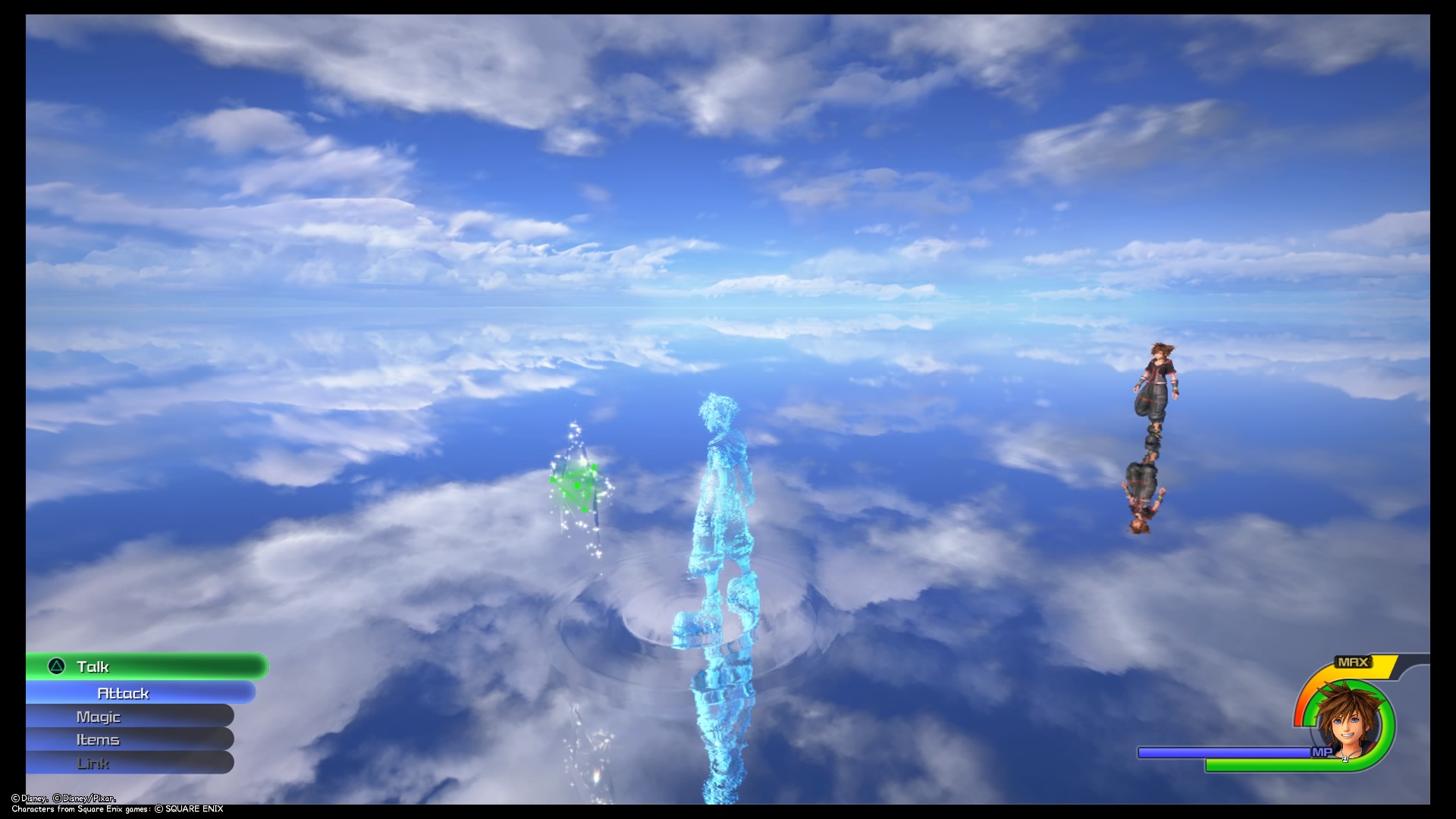Select the Attack command
The image size is (1456, 819).
click(x=124, y=692)
